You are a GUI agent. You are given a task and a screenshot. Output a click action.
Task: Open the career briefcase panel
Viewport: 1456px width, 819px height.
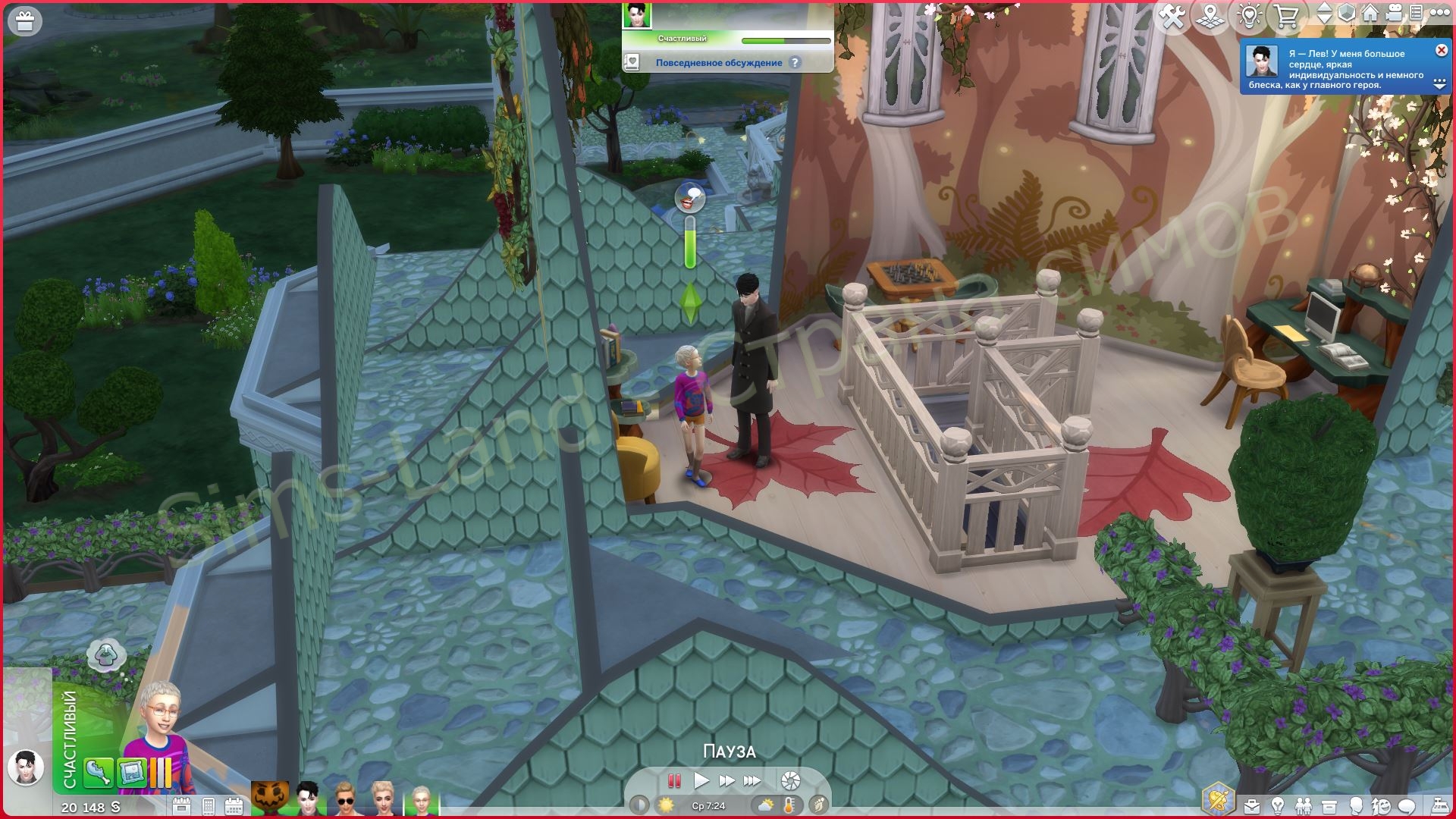click(x=1252, y=806)
